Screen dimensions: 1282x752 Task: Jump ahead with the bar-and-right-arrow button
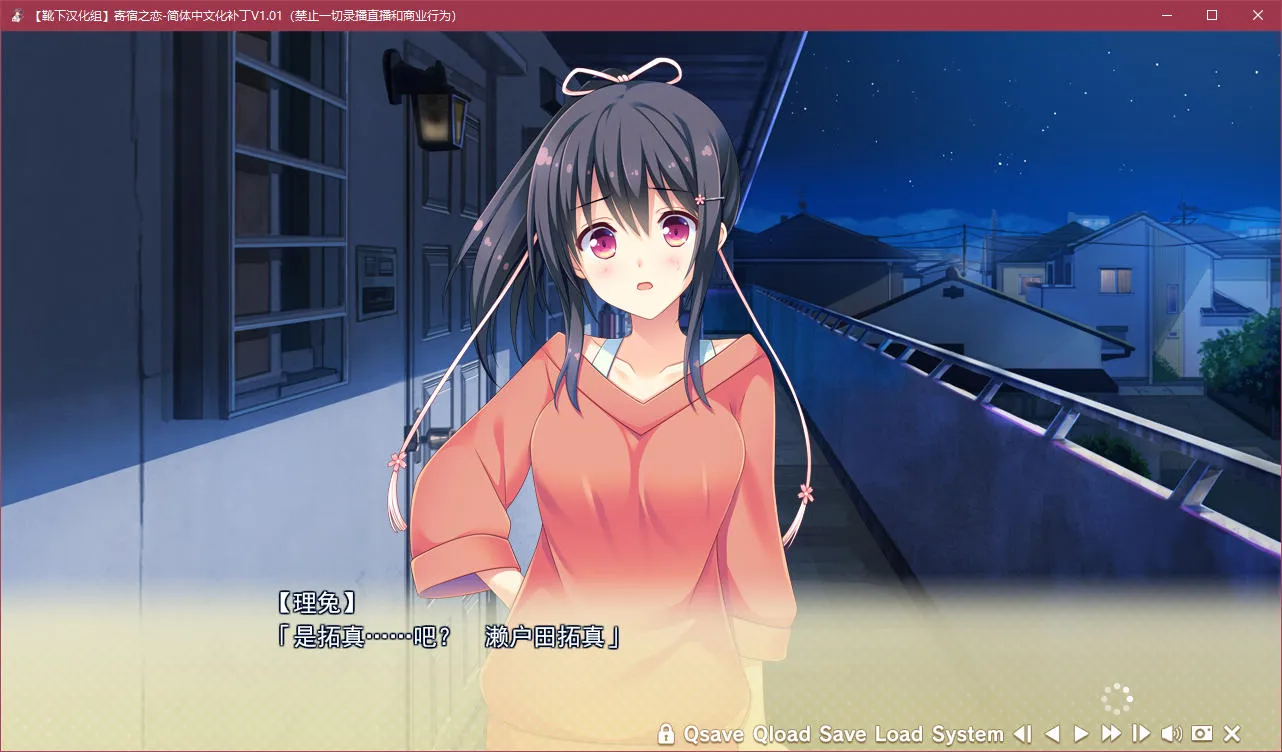tap(1141, 734)
